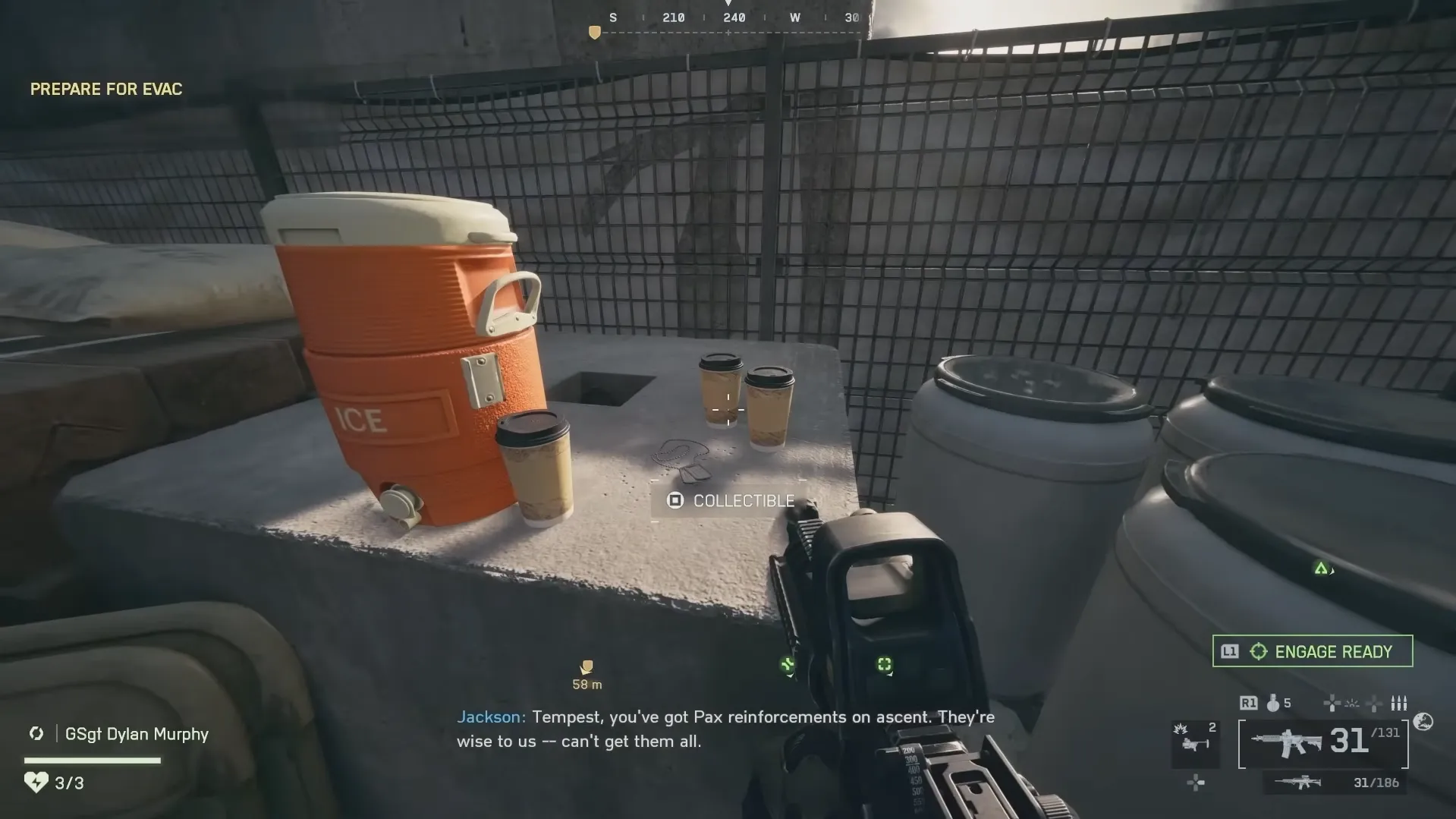Click the green triangle squadmate marker
This screenshot has height=819, width=1456.
(x=1321, y=569)
